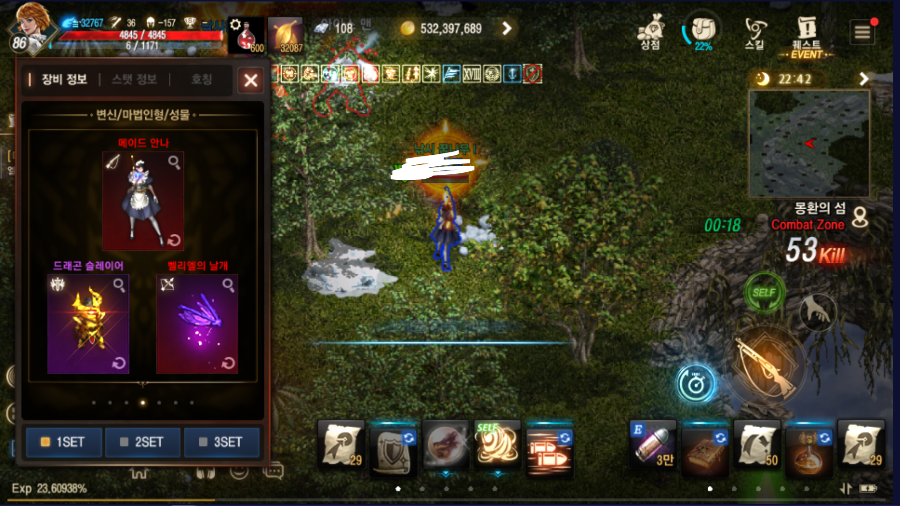Image resolution: width=900 pixels, height=506 pixels.
Task: Open the 호칭 title tab
Action: (x=201, y=80)
